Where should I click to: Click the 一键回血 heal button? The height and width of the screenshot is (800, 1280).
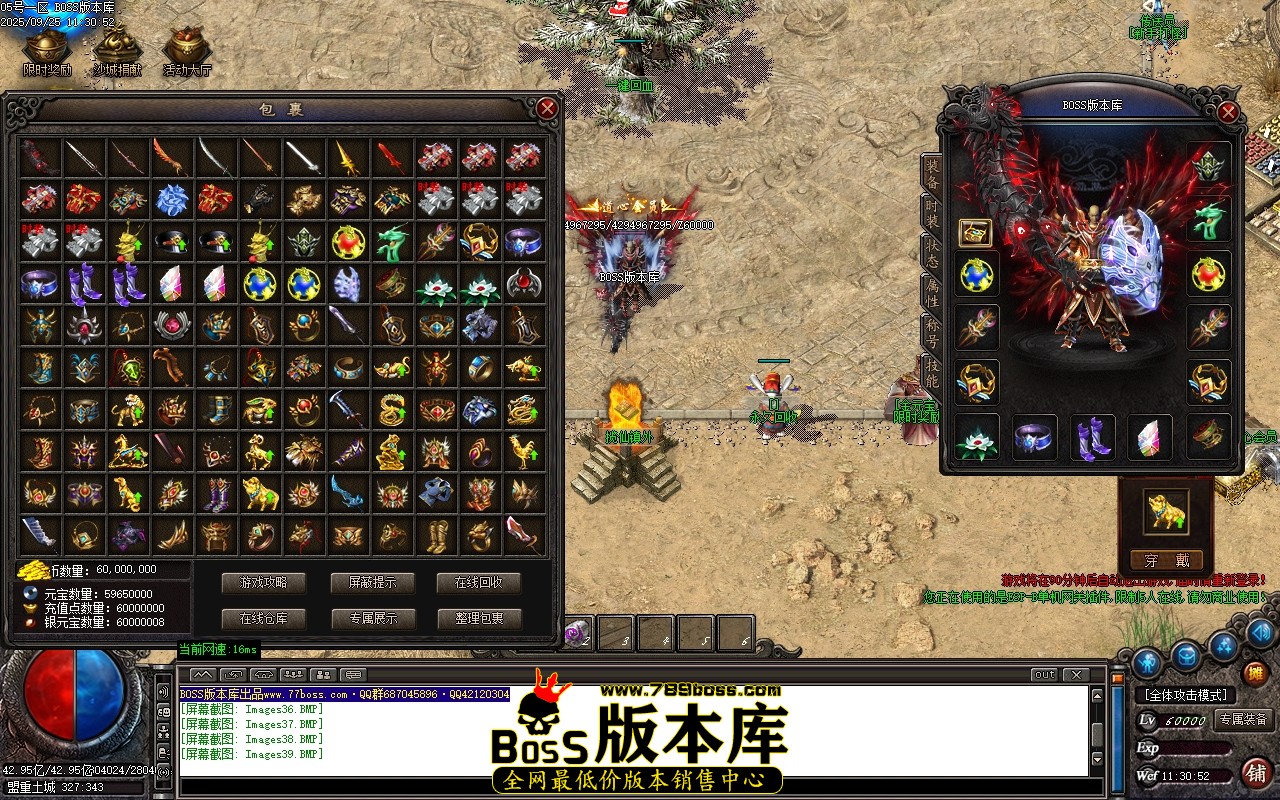click(x=631, y=87)
